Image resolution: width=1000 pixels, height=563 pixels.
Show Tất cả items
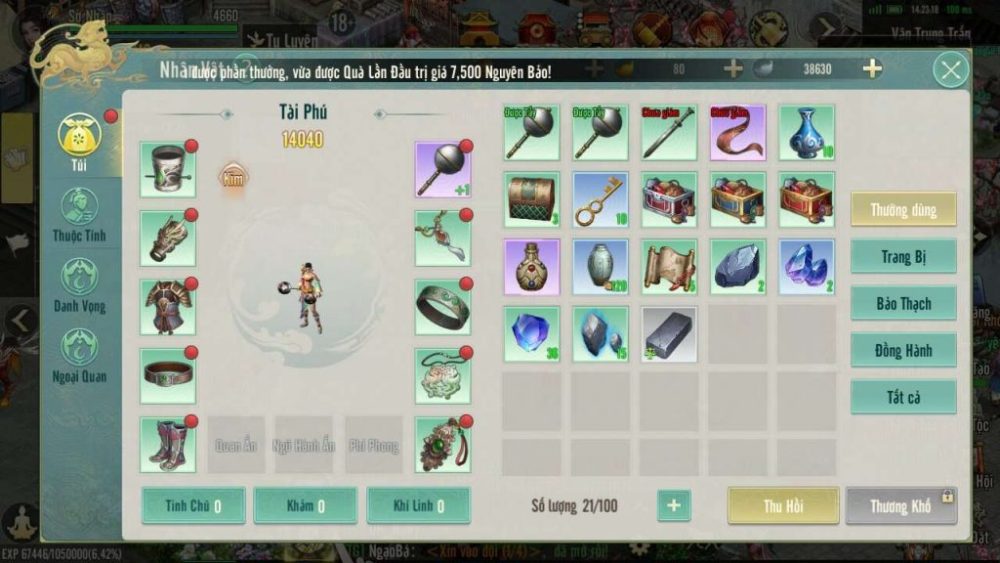[903, 397]
